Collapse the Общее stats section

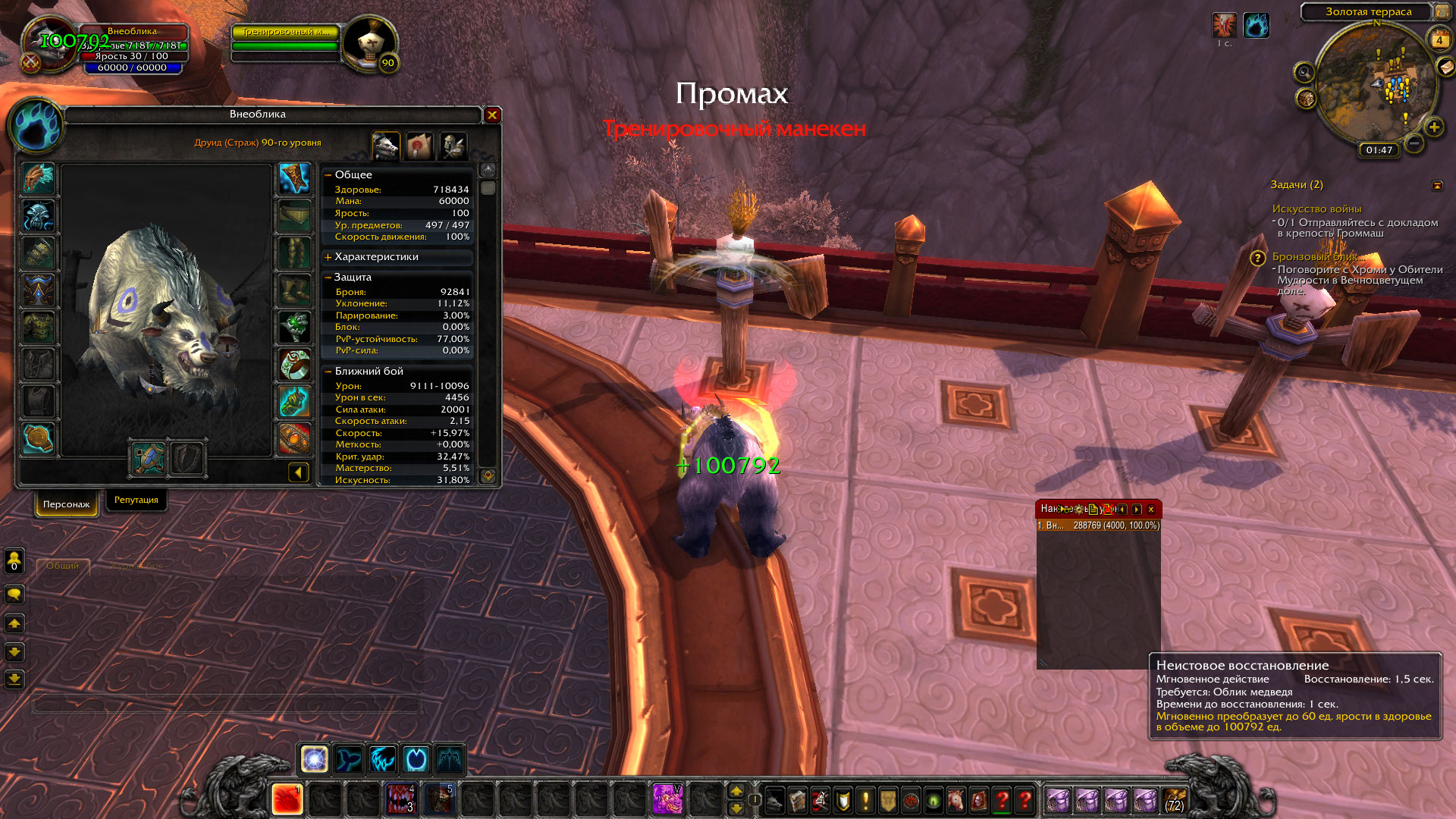(x=328, y=175)
